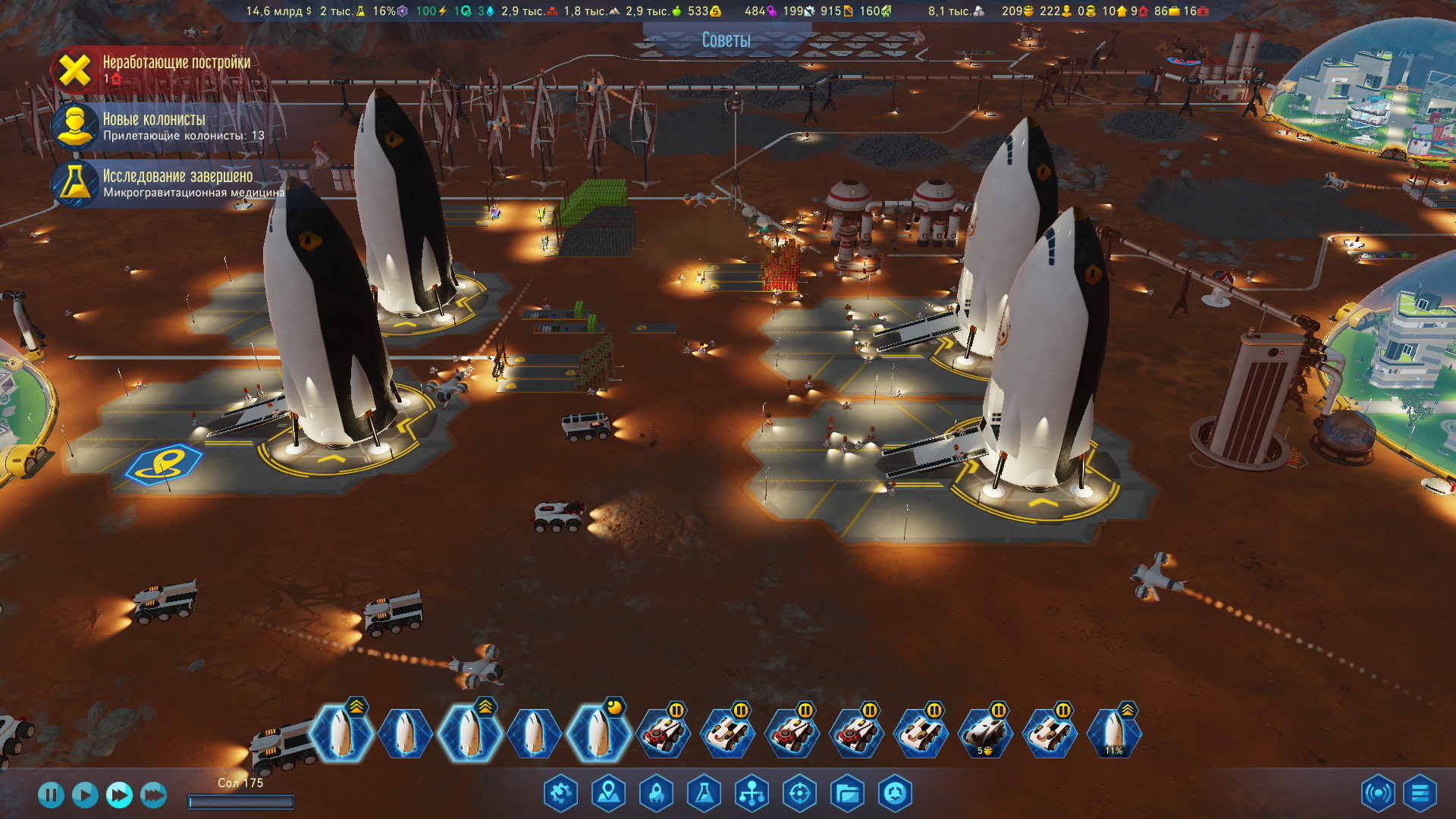This screenshot has width=1456, height=819.
Task: Open the folders icon in bottom bar
Action: pyautogui.click(x=847, y=794)
